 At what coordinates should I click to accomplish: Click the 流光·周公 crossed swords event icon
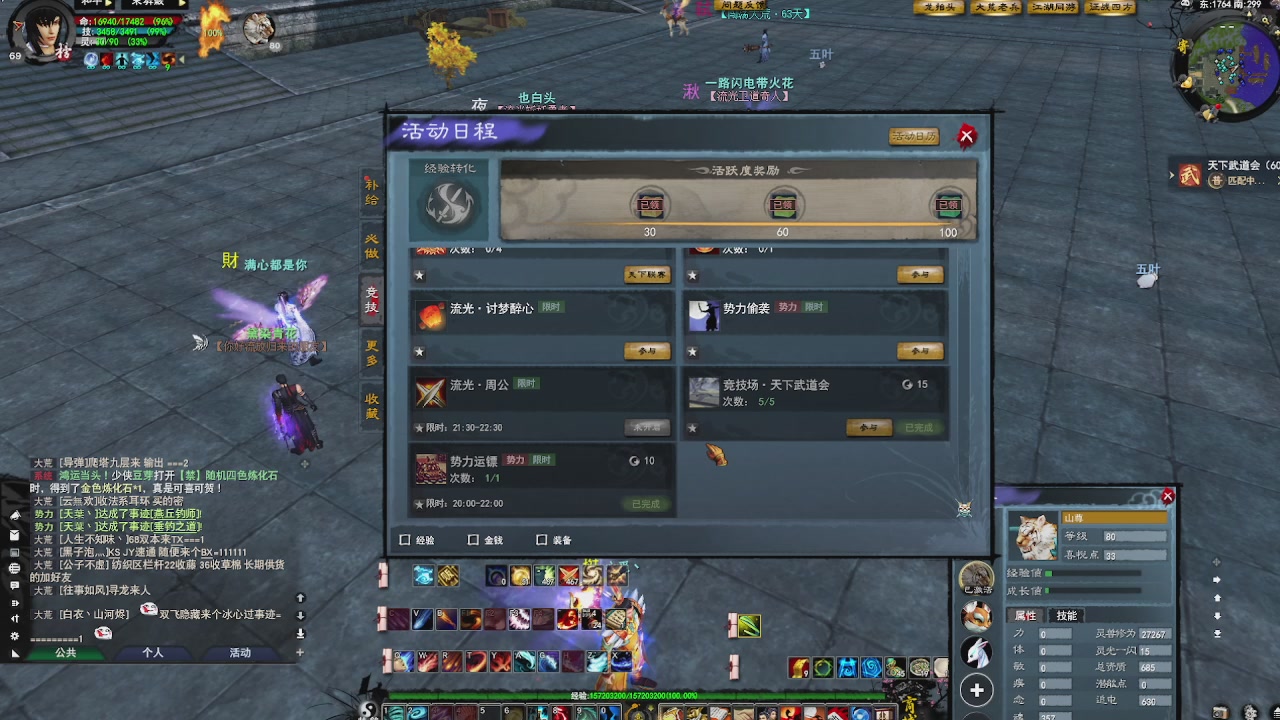tap(431, 392)
